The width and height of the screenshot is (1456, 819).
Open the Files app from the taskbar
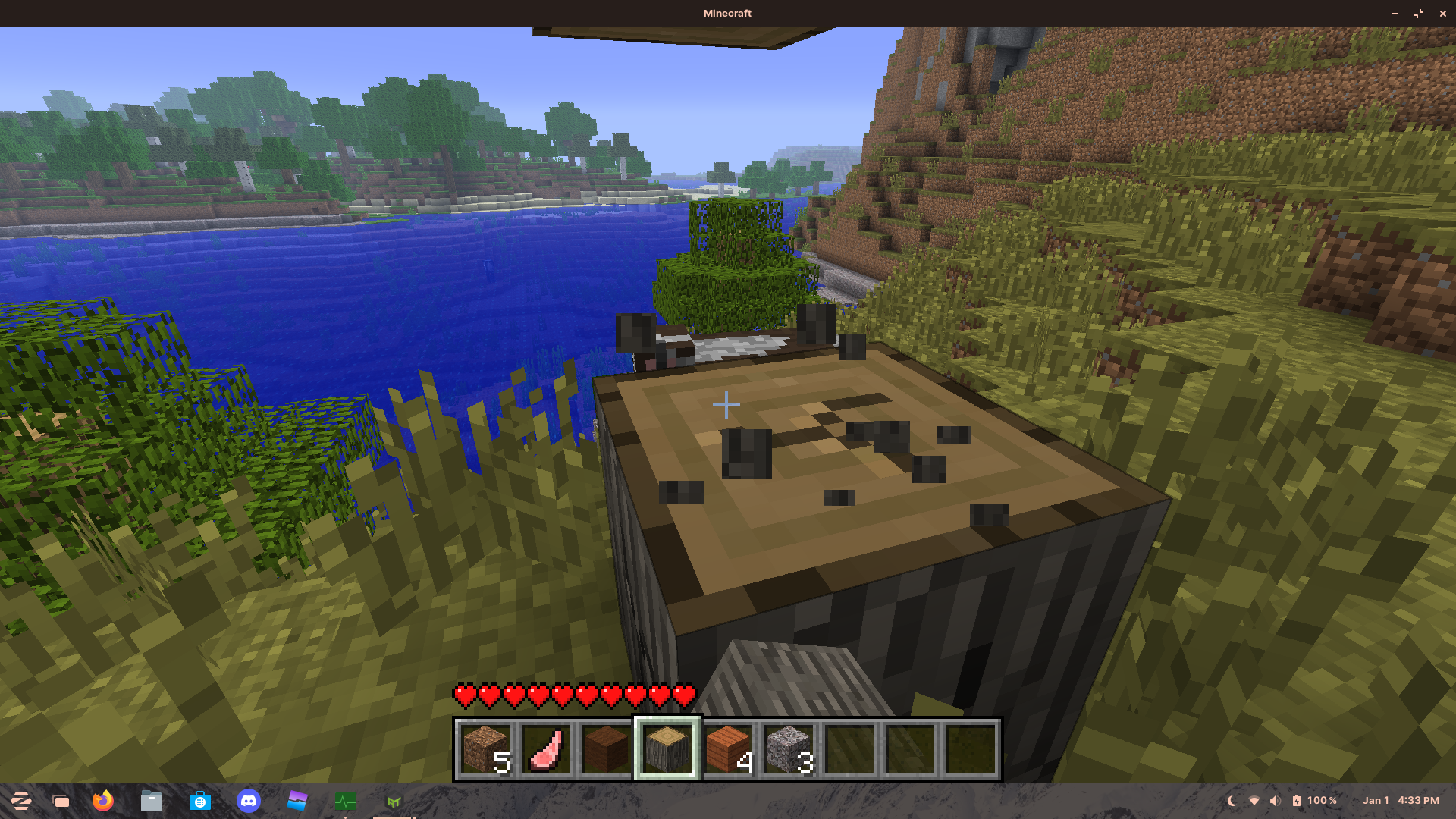151,801
